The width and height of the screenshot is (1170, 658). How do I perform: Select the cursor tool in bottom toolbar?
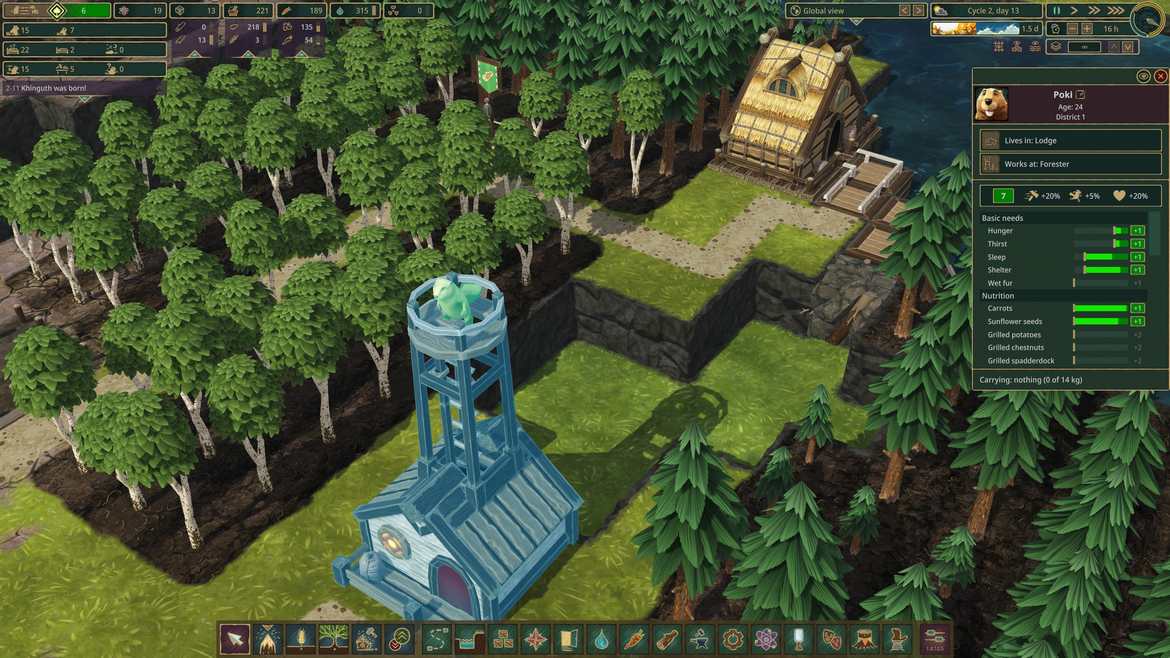[x=235, y=638]
